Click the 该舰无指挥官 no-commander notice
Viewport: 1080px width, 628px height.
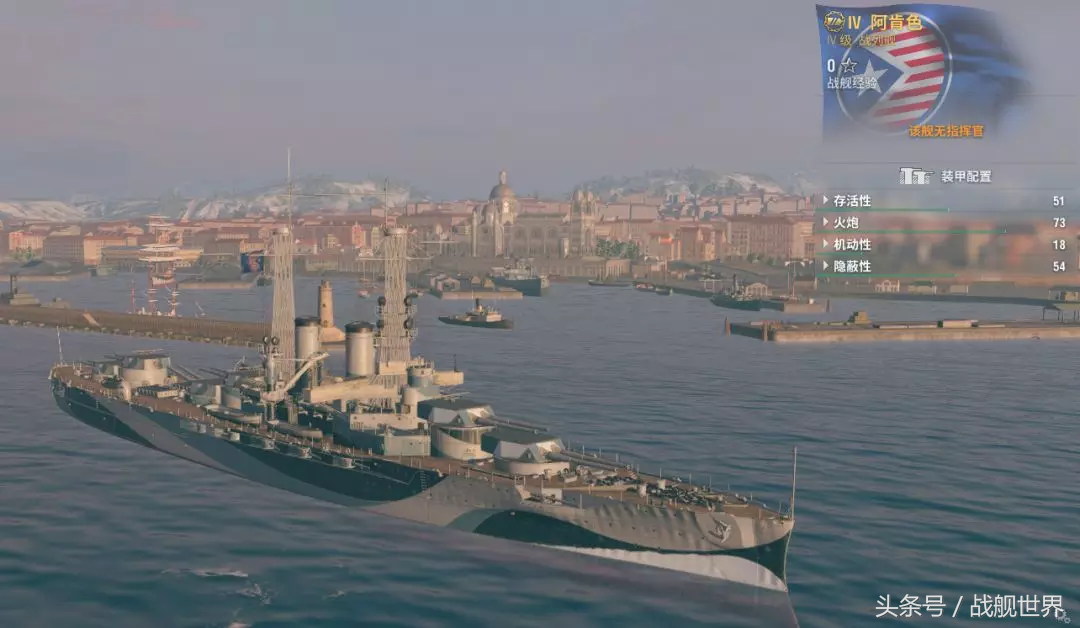[946, 131]
